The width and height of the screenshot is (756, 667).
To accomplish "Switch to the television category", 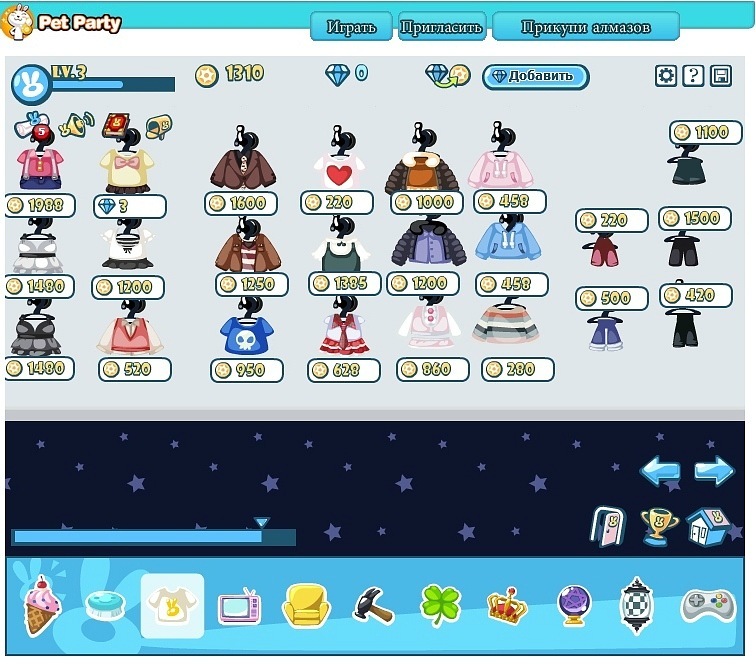I will tap(239, 605).
